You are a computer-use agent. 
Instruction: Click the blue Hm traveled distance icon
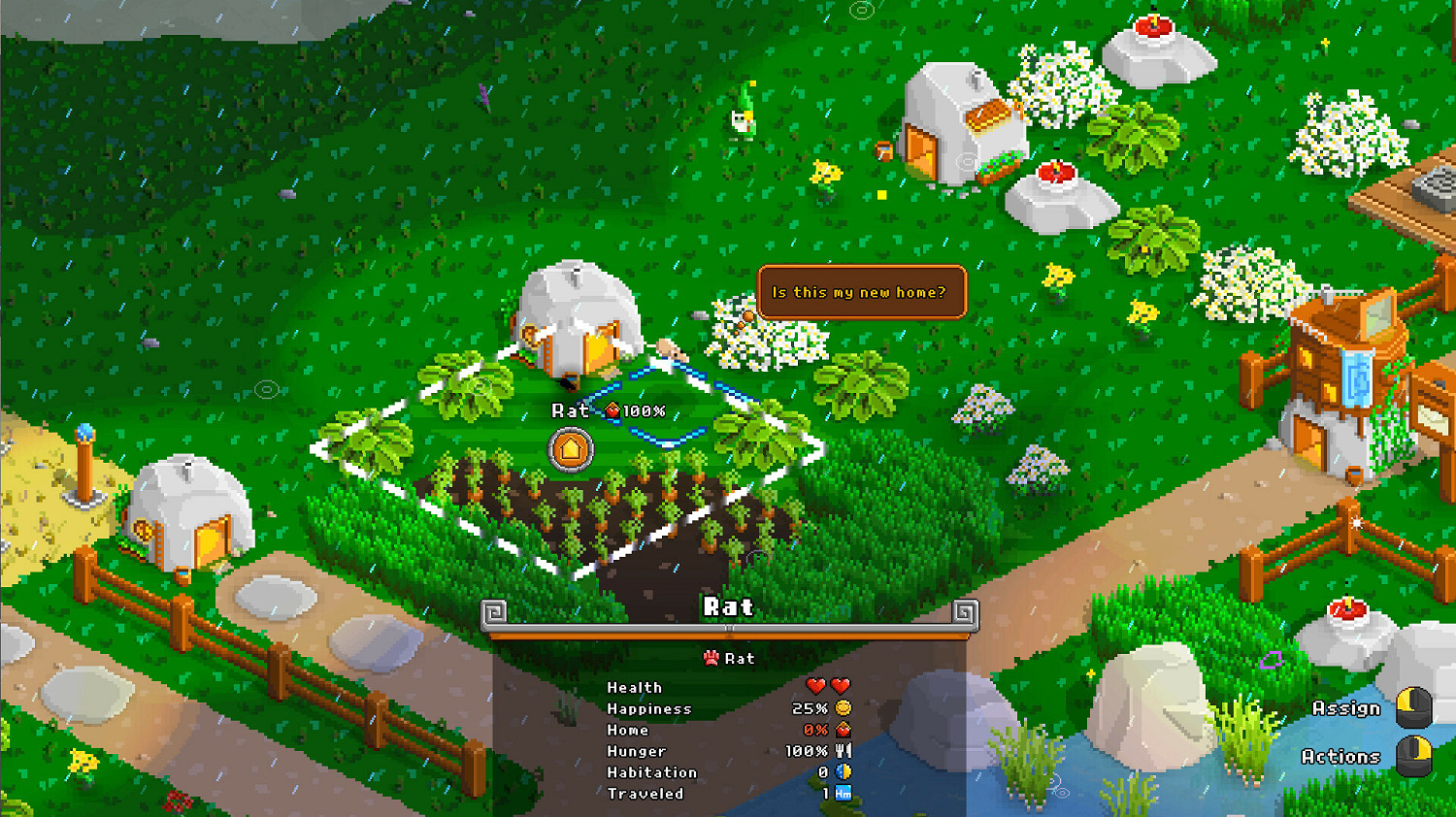click(x=842, y=794)
